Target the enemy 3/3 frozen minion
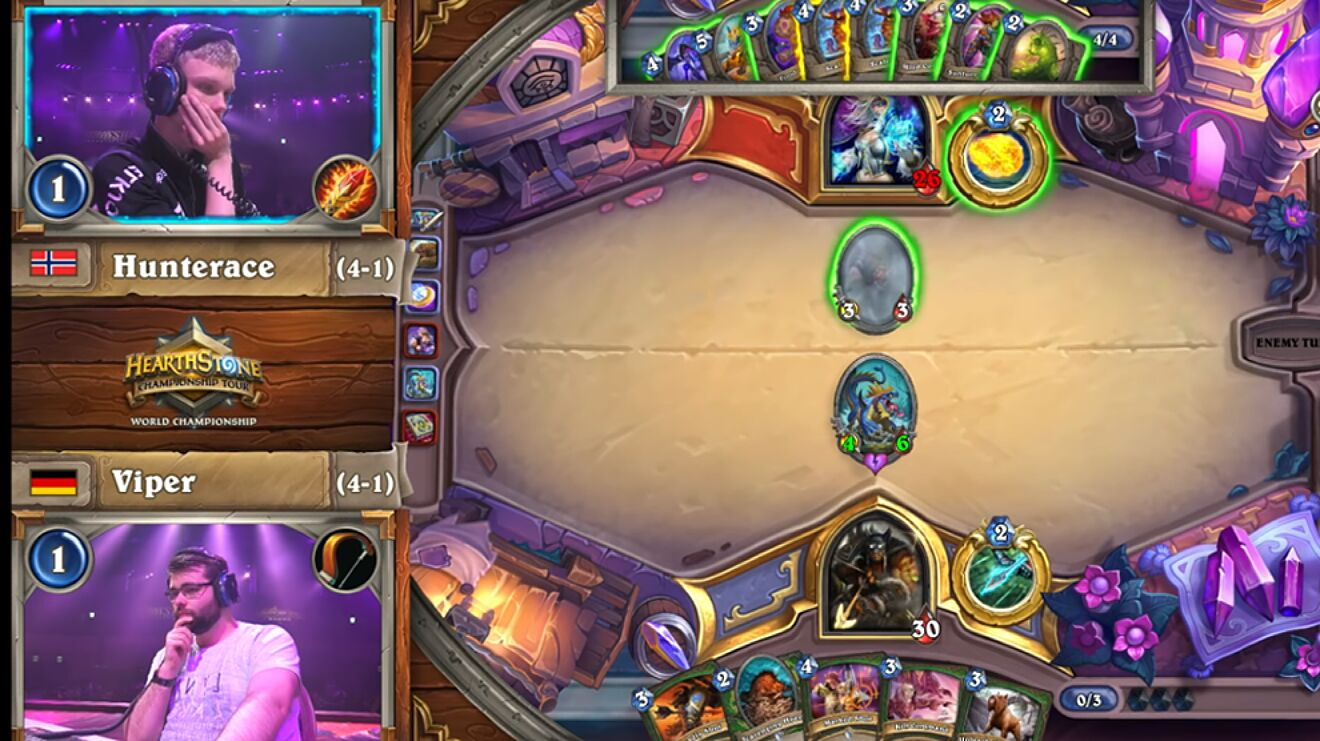 (875, 276)
